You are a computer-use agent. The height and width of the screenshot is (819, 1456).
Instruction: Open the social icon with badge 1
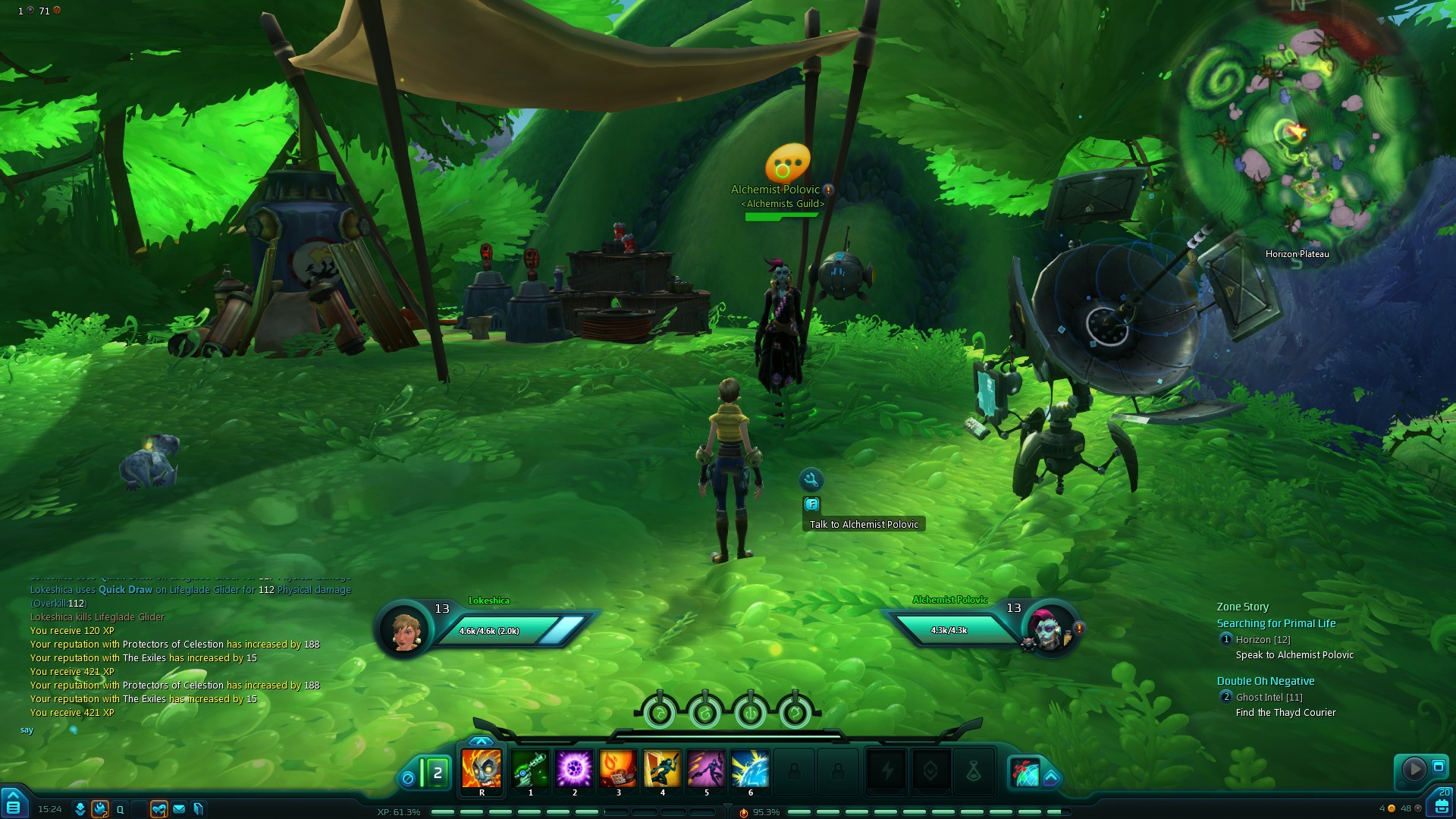pyautogui.click(x=158, y=809)
